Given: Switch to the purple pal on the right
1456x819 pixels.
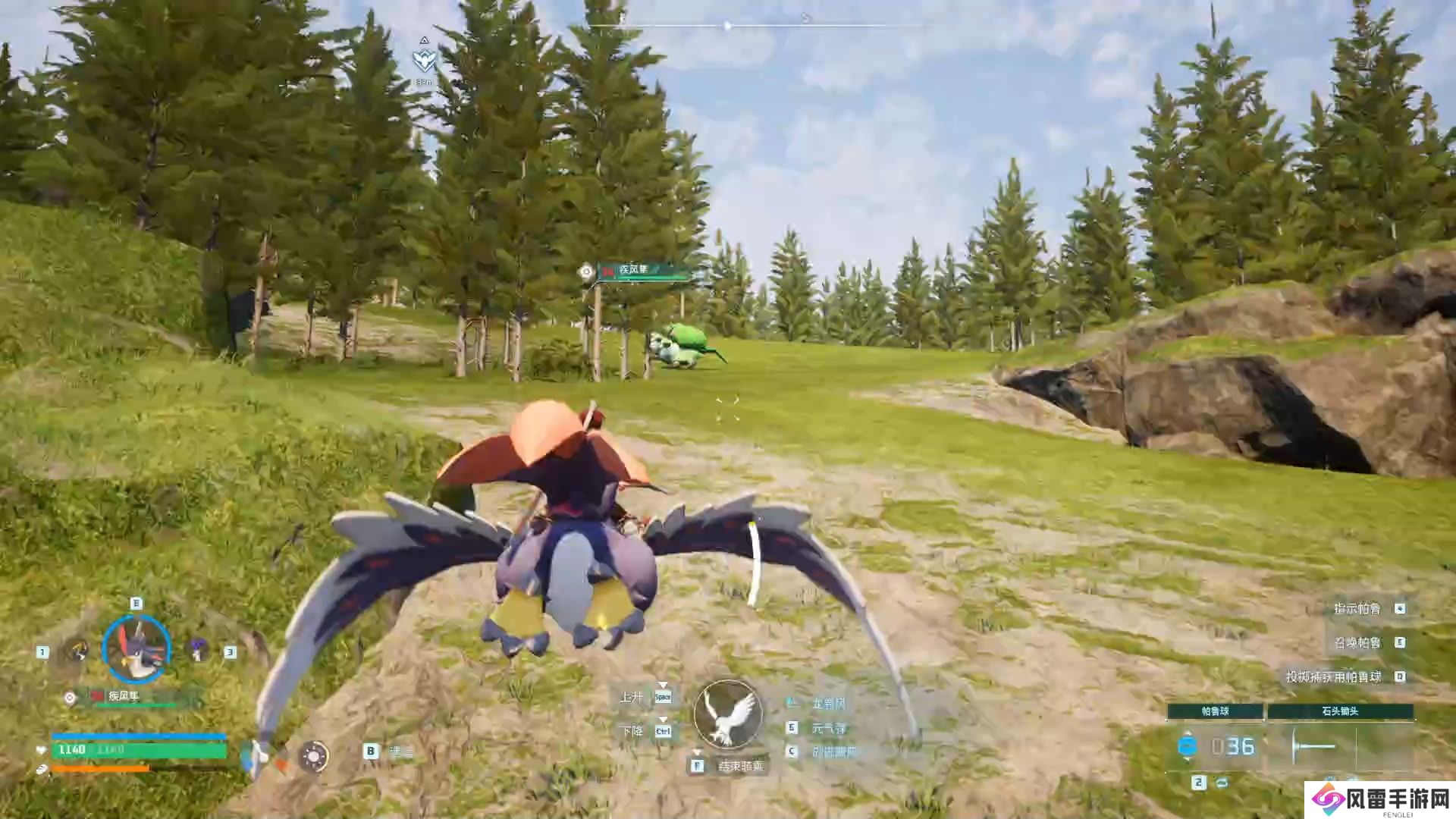Looking at the screenshot, I should (x=199, y=649).
